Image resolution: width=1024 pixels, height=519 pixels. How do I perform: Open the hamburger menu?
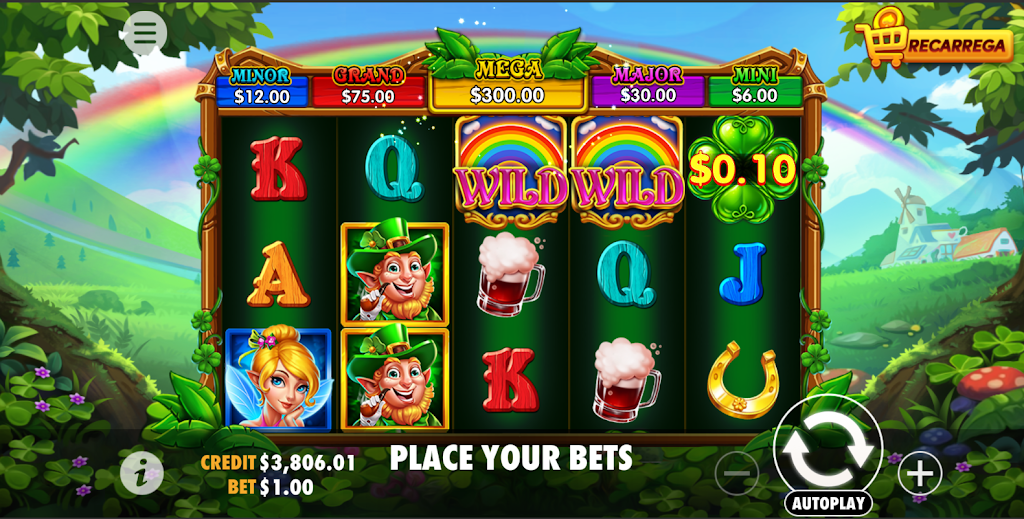pos(145,33)
